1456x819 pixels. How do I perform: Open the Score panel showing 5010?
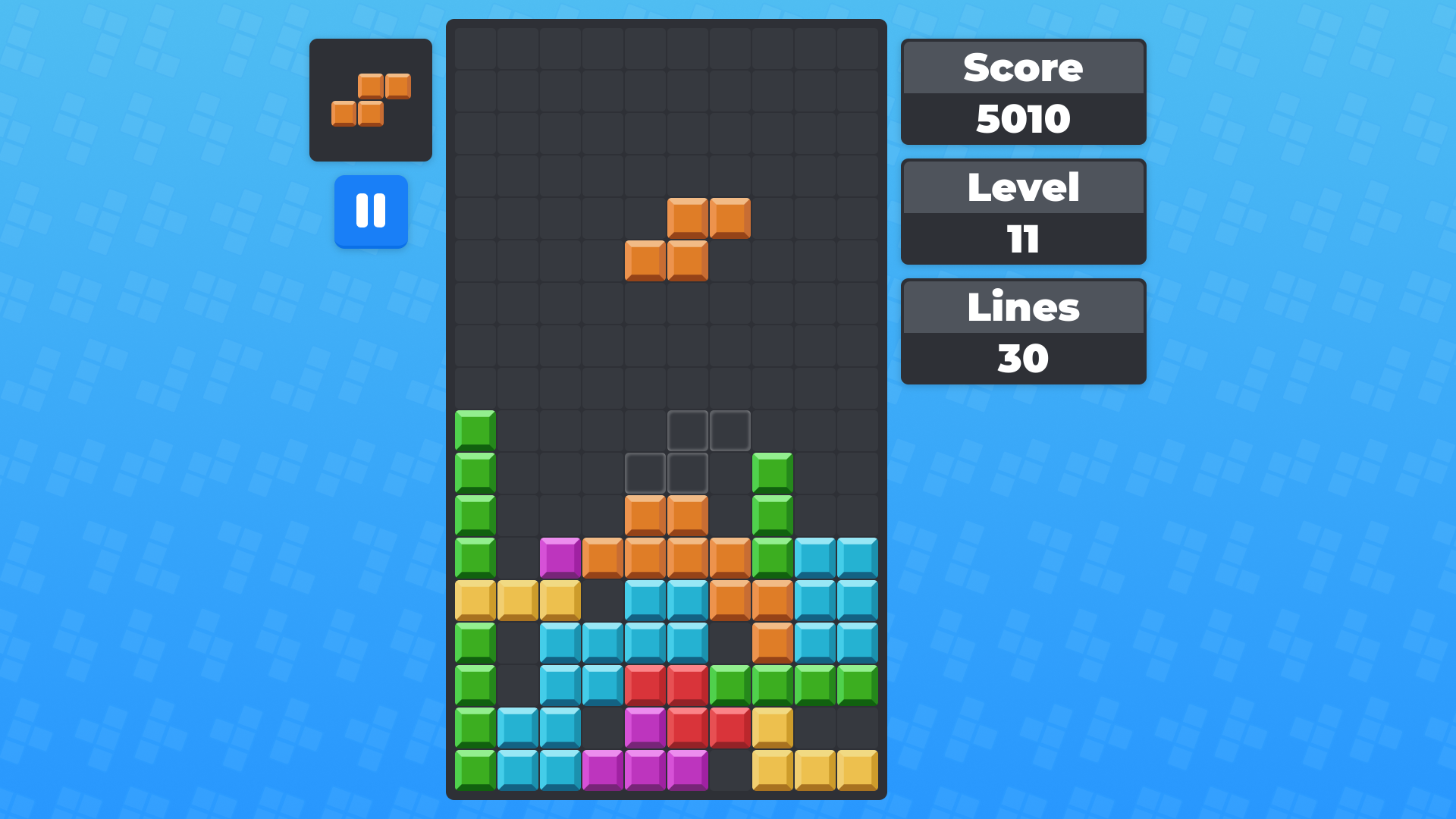[1022, 118]
